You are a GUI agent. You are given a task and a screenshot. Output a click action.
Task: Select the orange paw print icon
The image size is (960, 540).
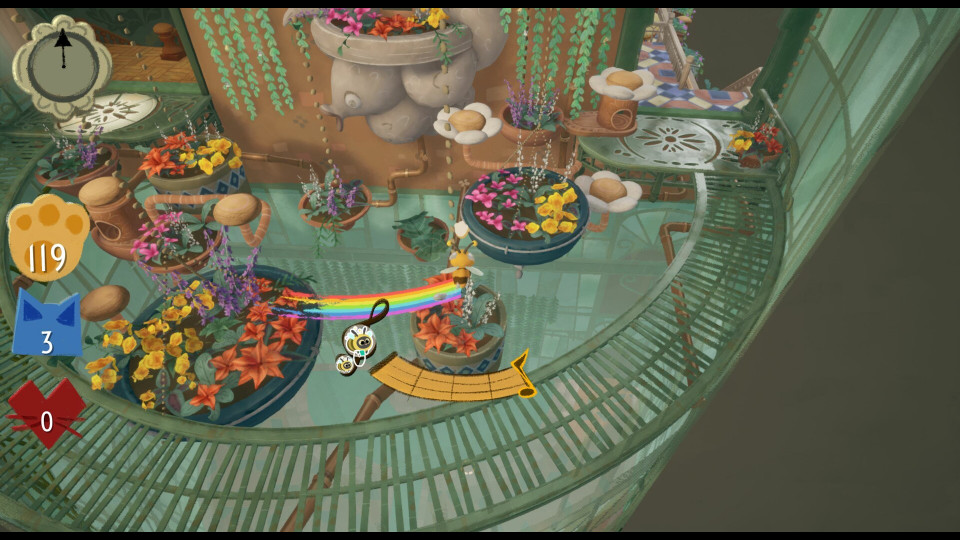pos(47,238)
